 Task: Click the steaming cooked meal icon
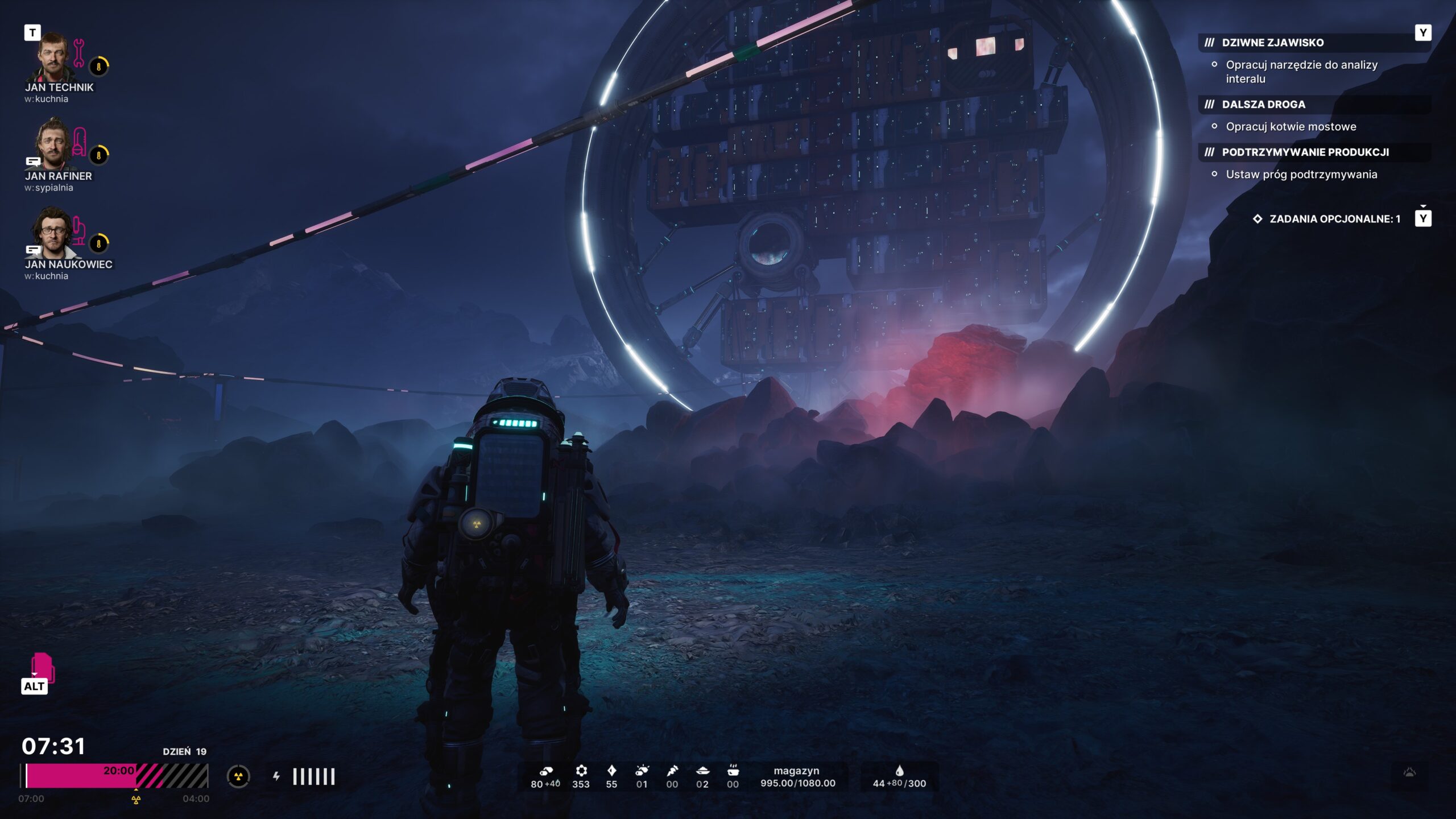[x=733, y=771]
